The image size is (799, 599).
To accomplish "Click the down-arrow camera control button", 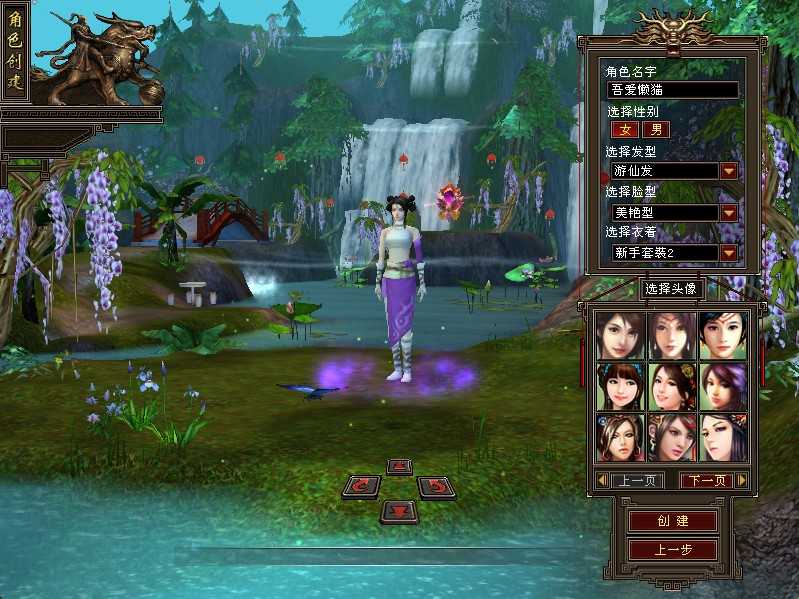I will click(x=399, y=510).
